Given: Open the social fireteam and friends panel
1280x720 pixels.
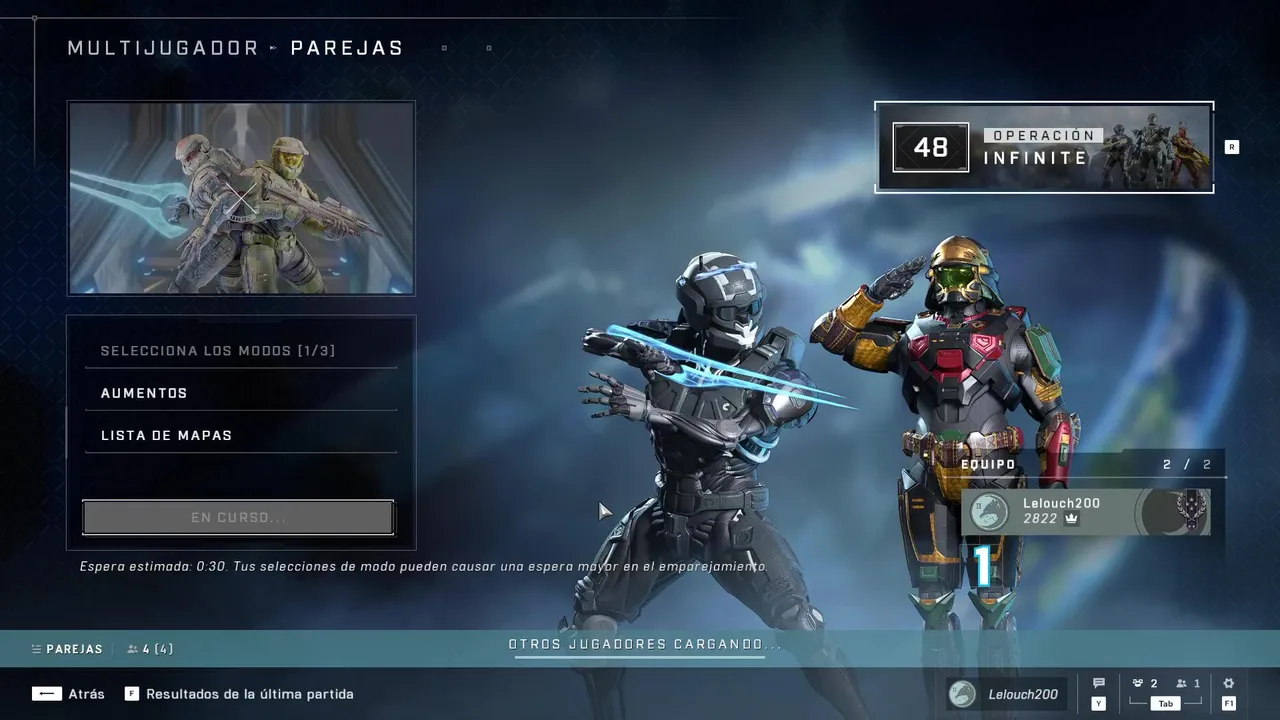Looking at the screenshot, I should pos(1166,685).
